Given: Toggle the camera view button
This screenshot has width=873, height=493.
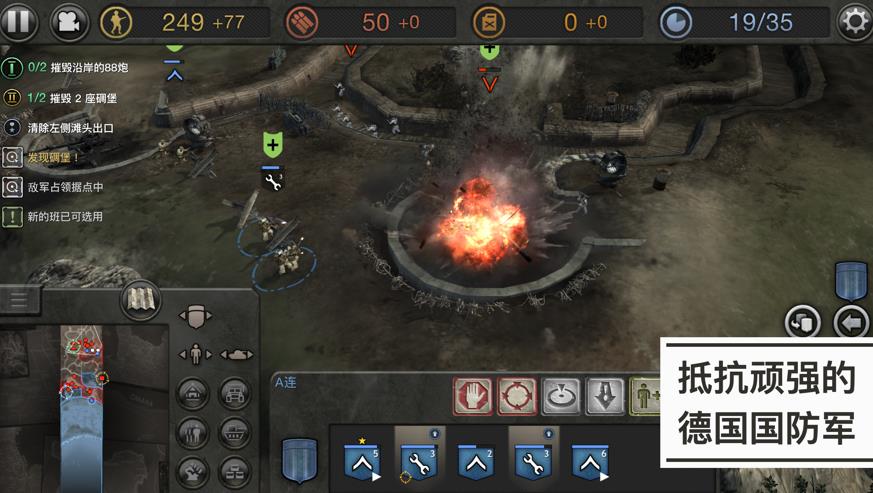Looking at the screenshot, I should pyautogui.click(x=69, y=20).
